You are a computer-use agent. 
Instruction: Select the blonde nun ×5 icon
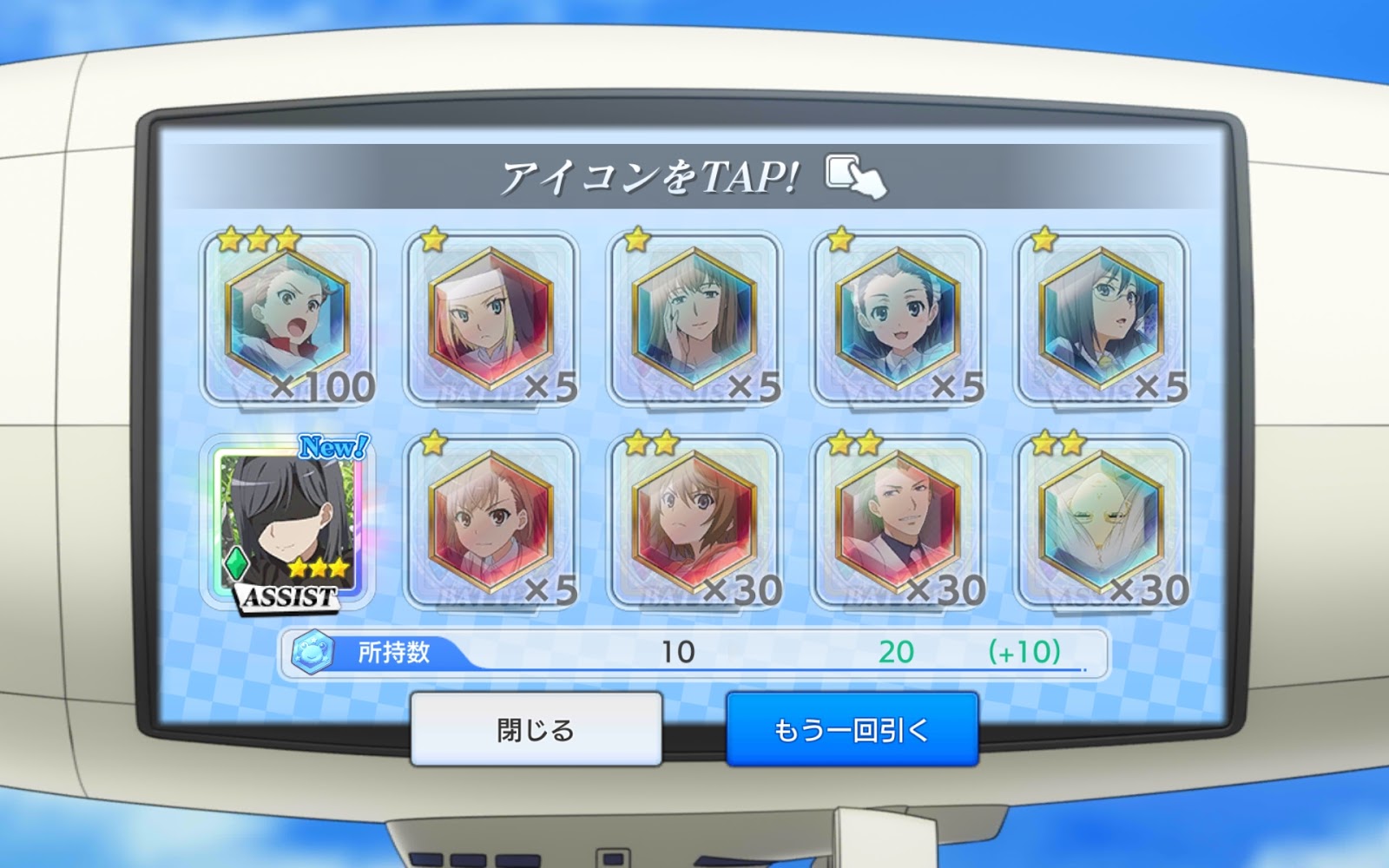pos(490,318)
